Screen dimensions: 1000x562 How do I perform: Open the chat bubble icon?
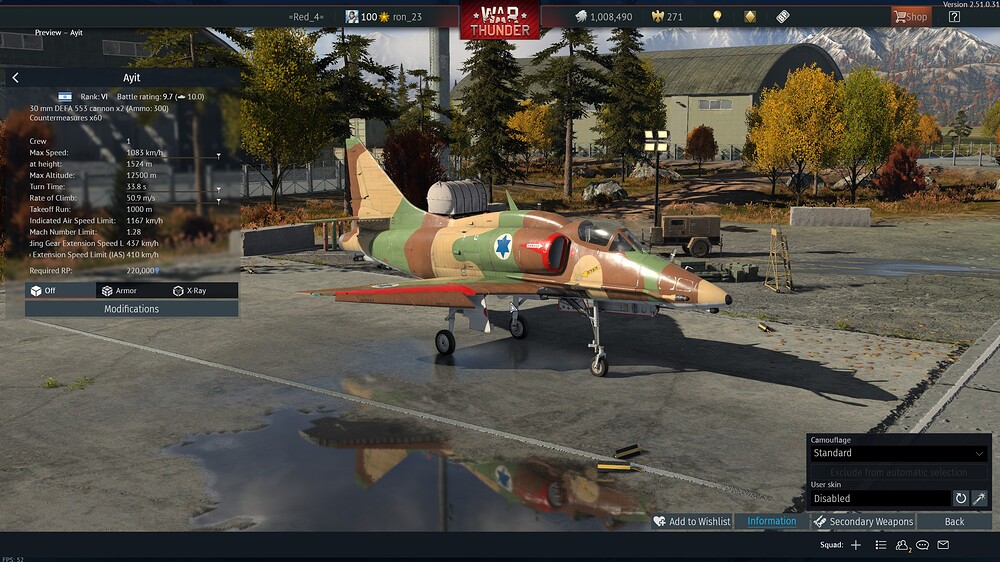[922, 545]
